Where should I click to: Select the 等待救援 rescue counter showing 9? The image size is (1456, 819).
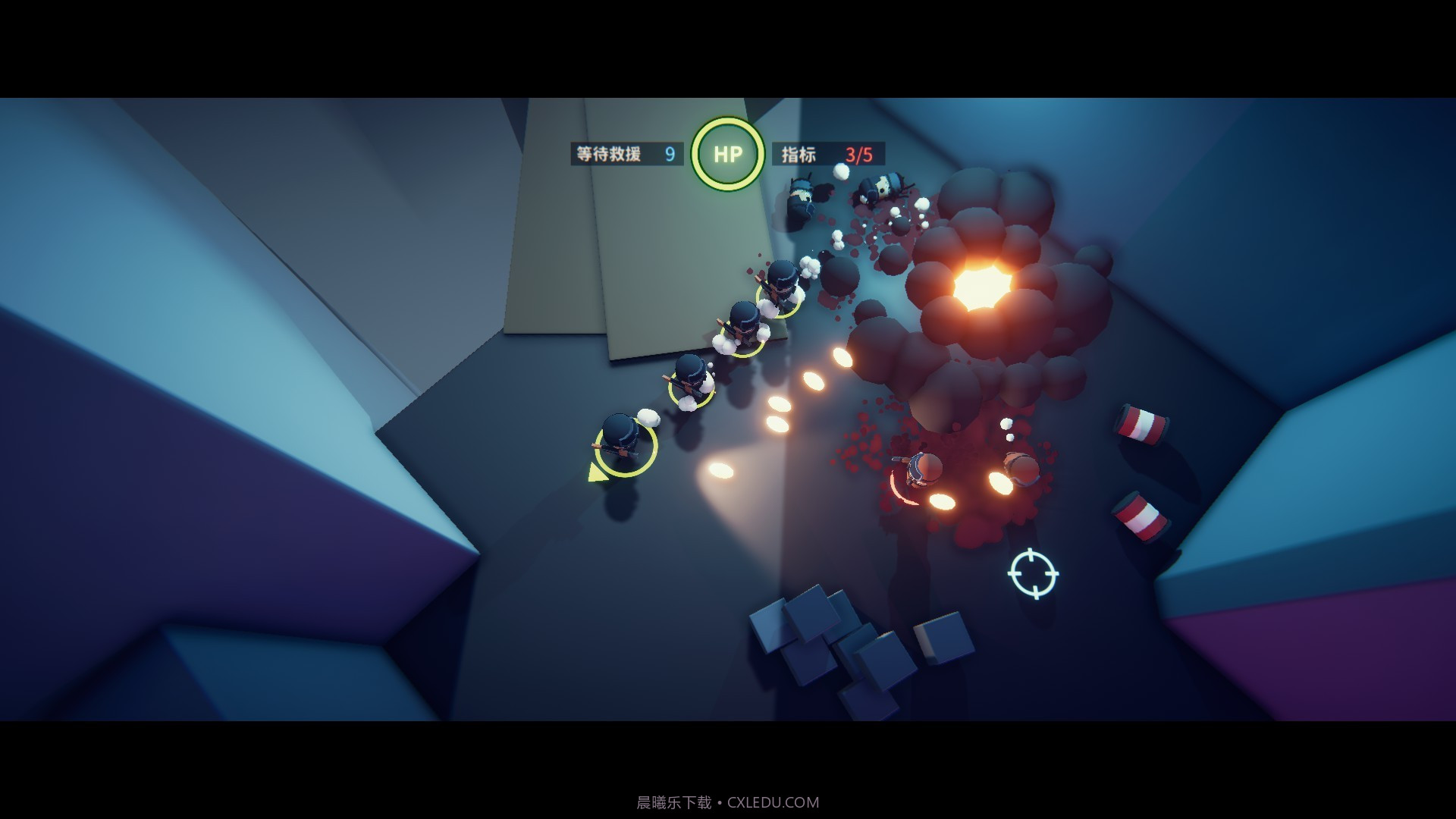pos(626,154)
